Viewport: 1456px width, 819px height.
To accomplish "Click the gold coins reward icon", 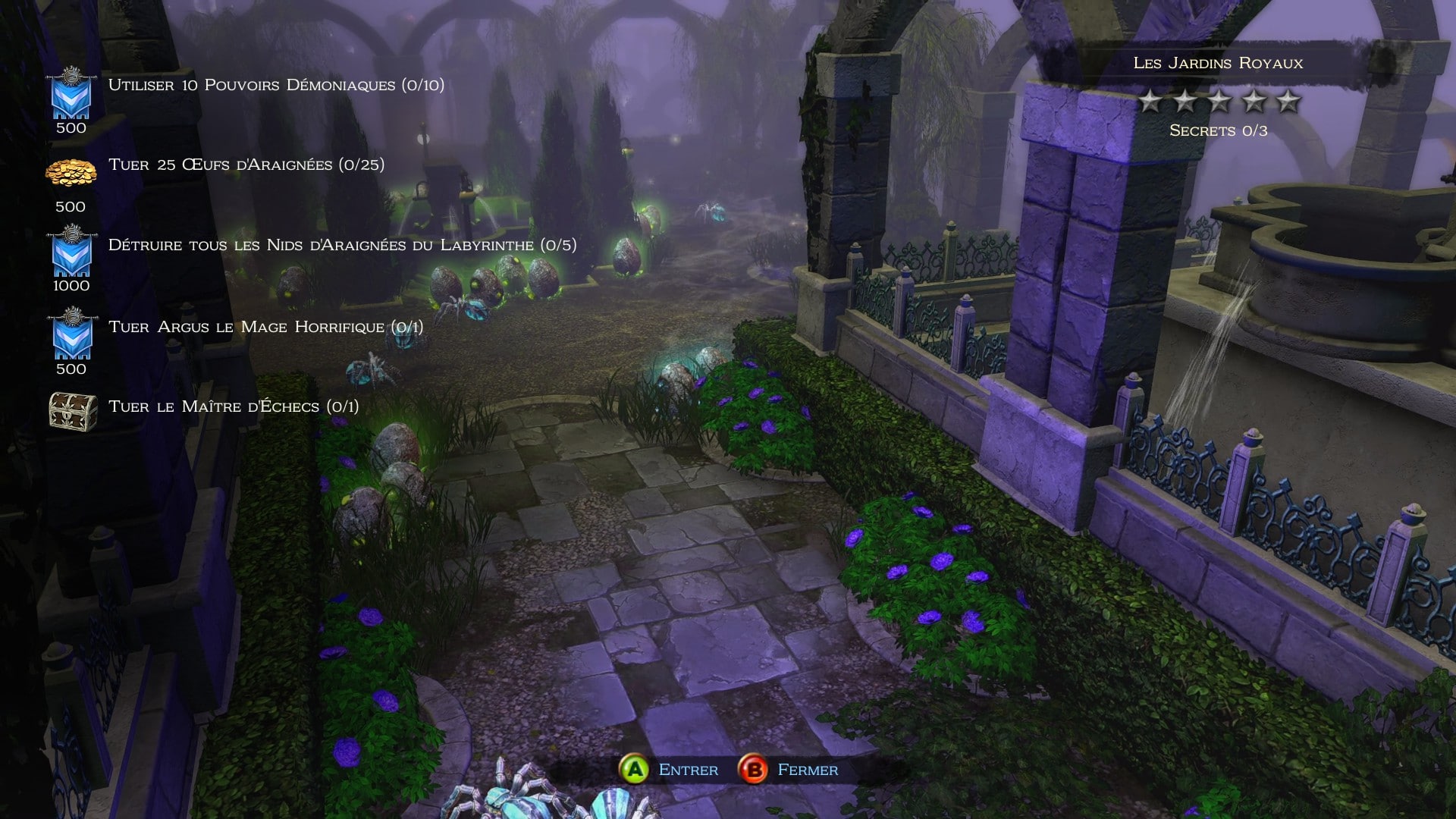I will (71, 173).
